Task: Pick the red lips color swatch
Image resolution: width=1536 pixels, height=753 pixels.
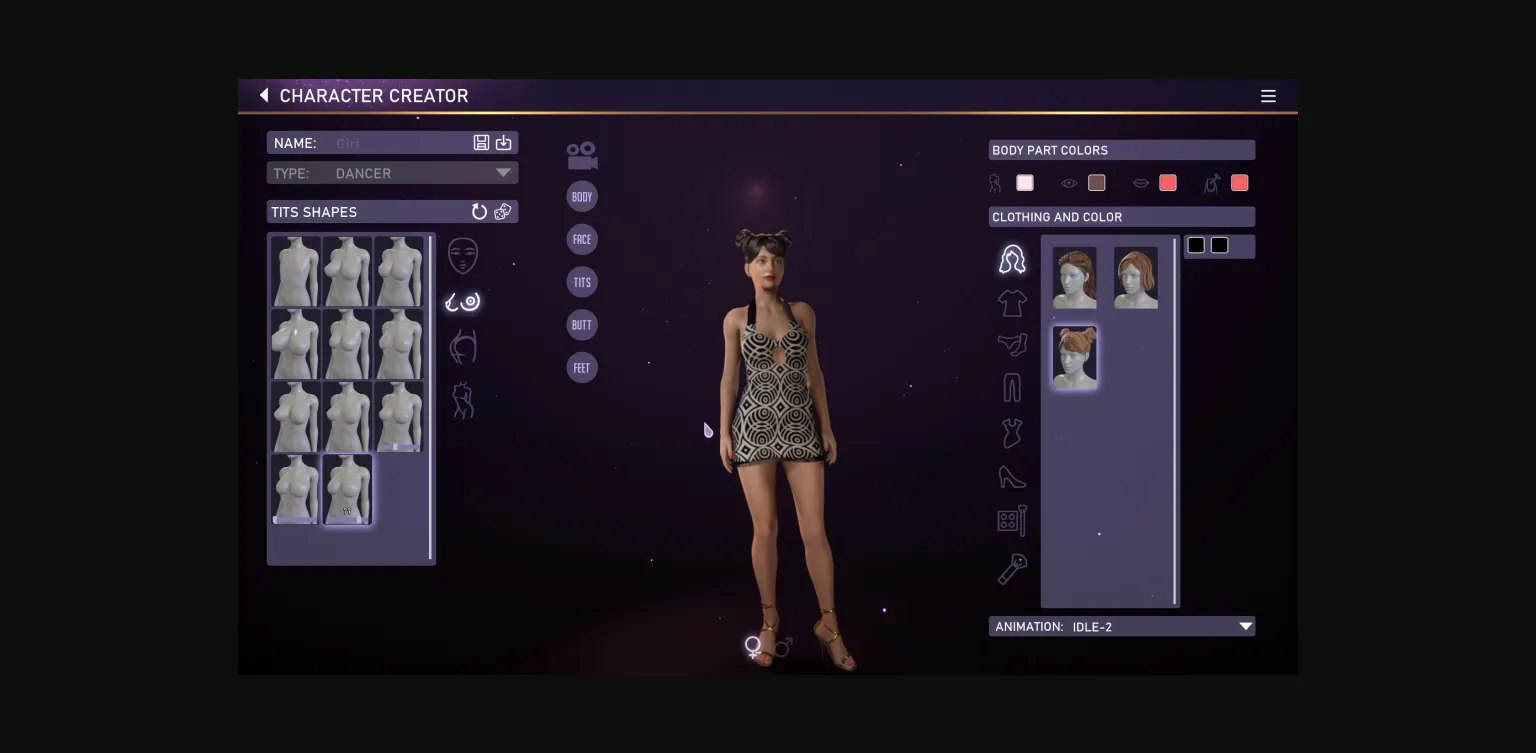Action: coord(1167,183)
